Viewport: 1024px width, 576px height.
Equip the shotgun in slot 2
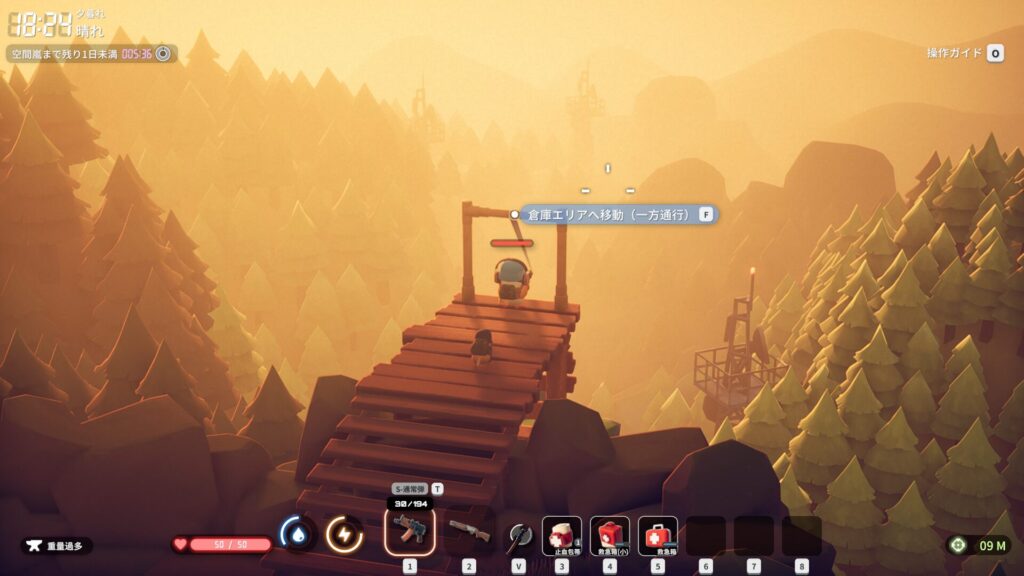point(469,532)
